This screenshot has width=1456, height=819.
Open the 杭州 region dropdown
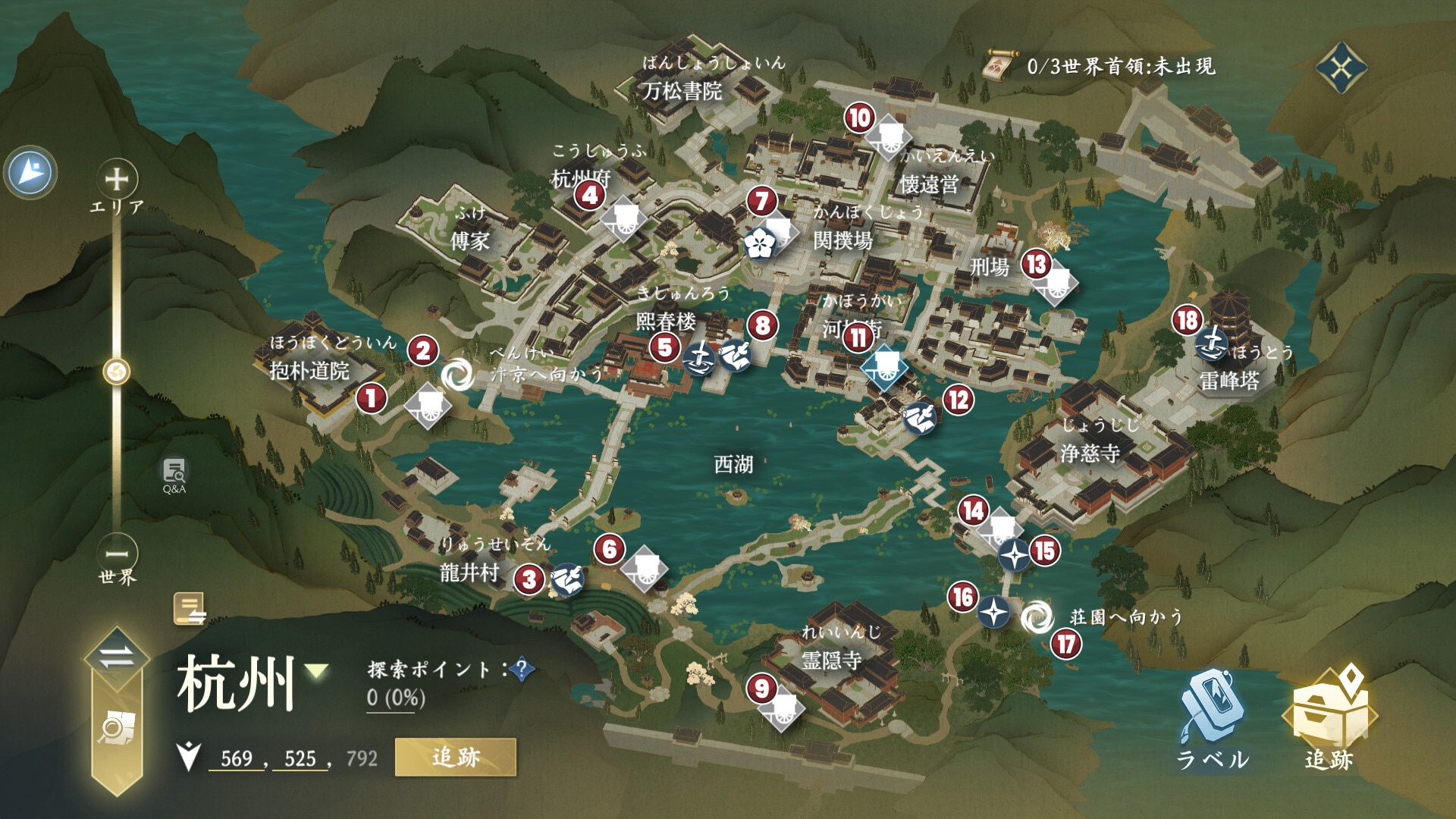[x=316, y=671]
